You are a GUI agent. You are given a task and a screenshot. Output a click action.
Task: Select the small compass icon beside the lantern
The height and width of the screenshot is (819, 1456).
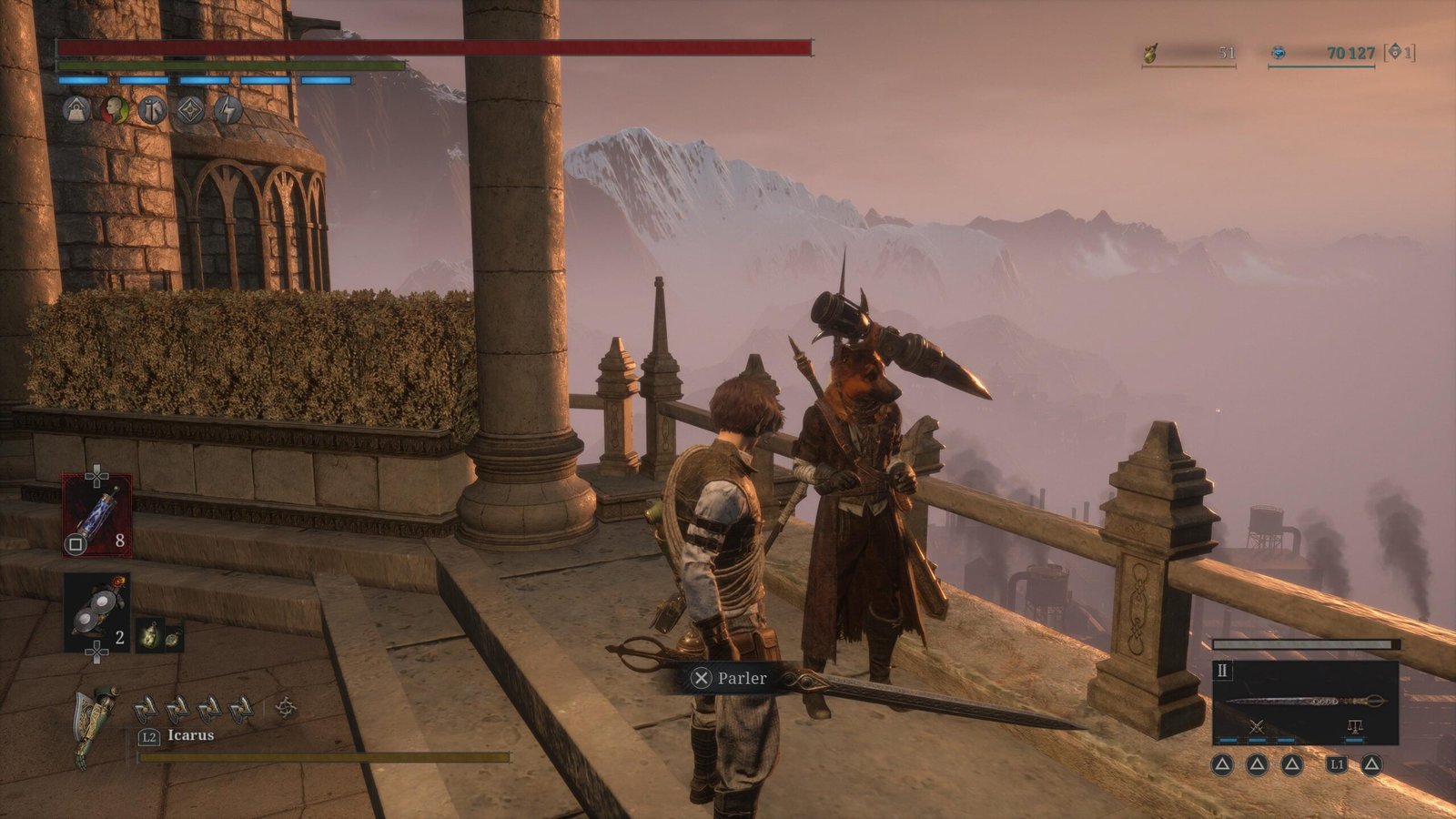[x=172, y=635]
